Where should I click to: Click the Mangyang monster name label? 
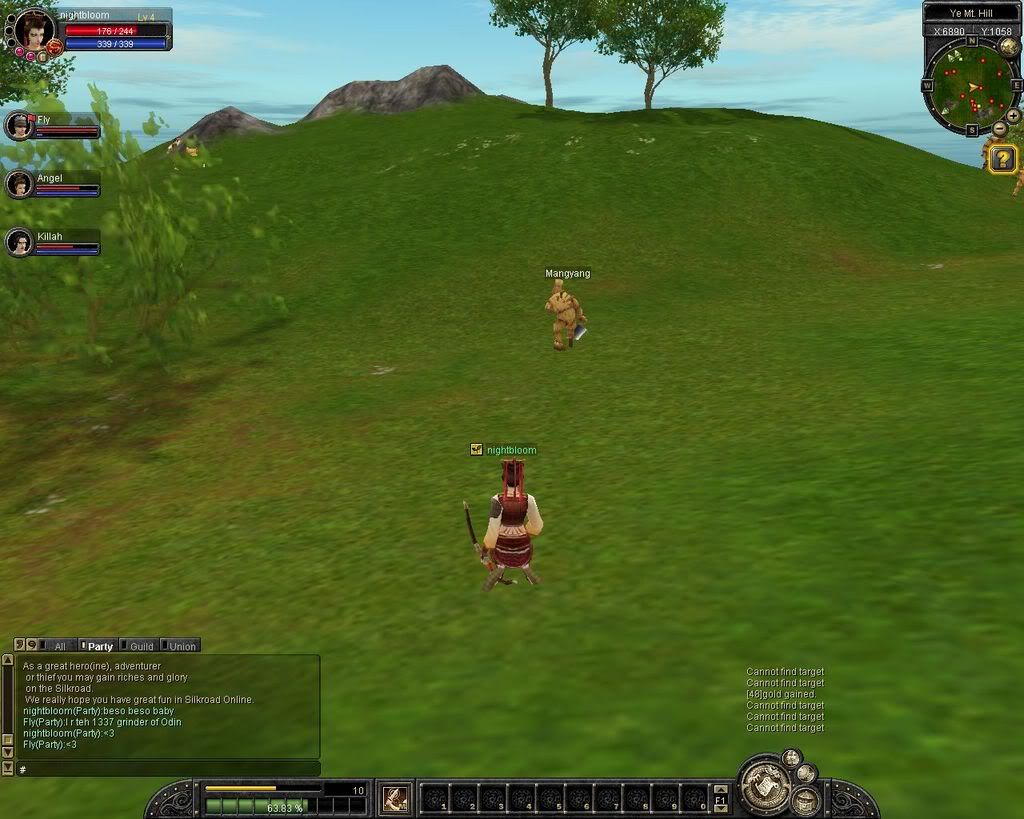pyautogui.click(x=567, y=273)
